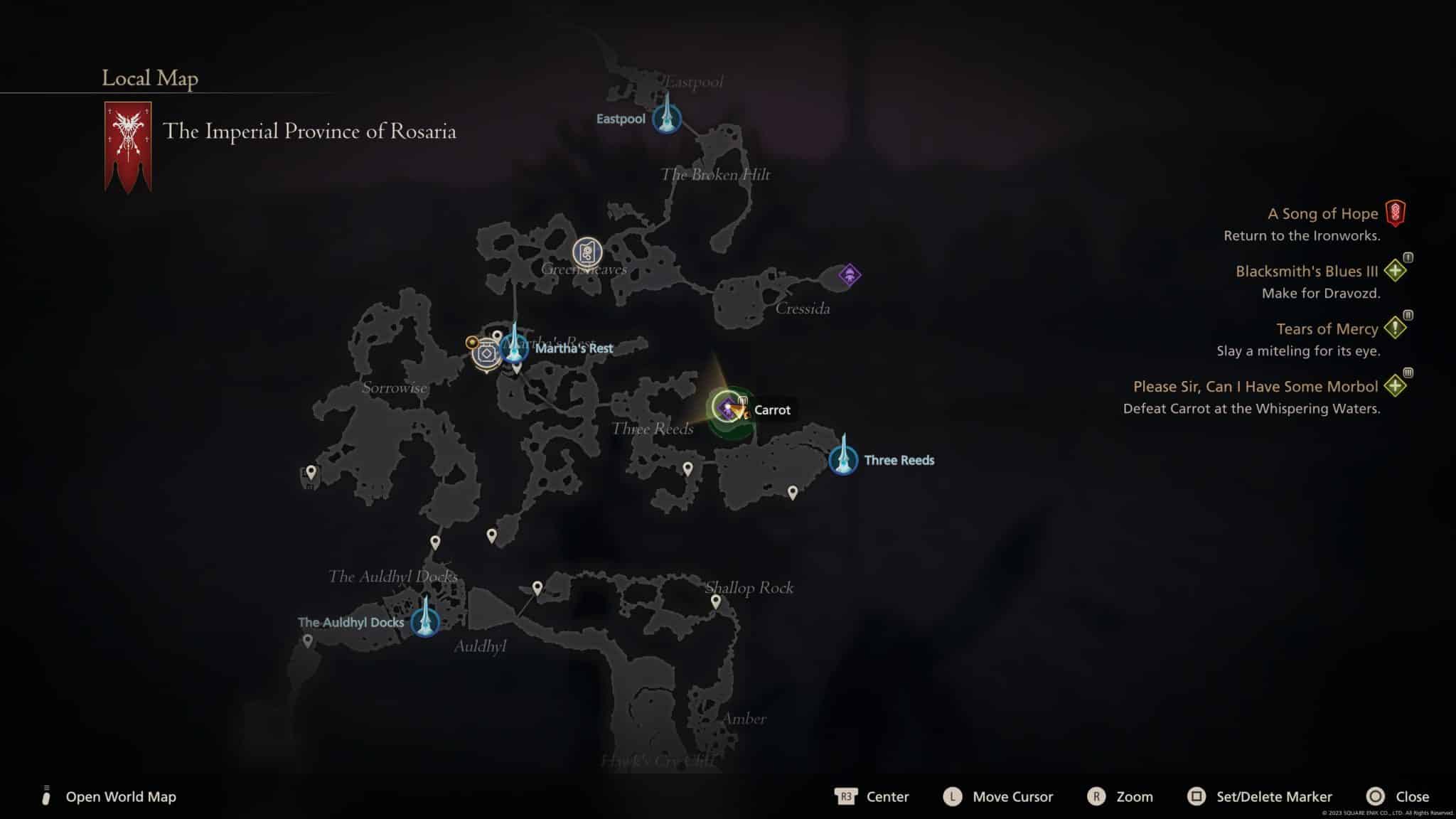Click the Martha's Rest obelisk crystal
The height and width of the screenshot is (819, 1456).
click(x=513, y=348)
